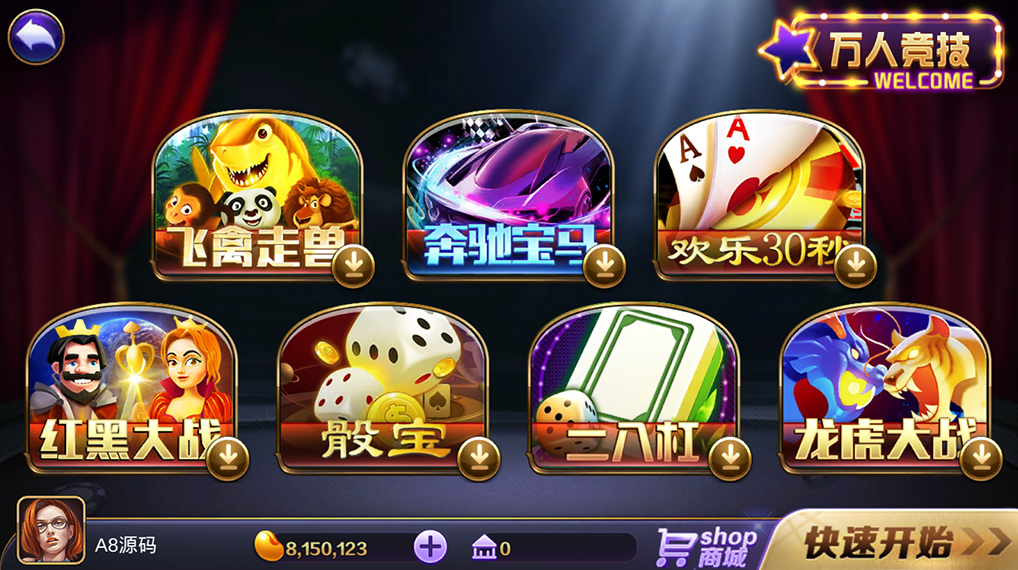Download 龙虎大战 via its arrow badge
The height and width of the screenshot is (570, 1018).
pos(981,458)
